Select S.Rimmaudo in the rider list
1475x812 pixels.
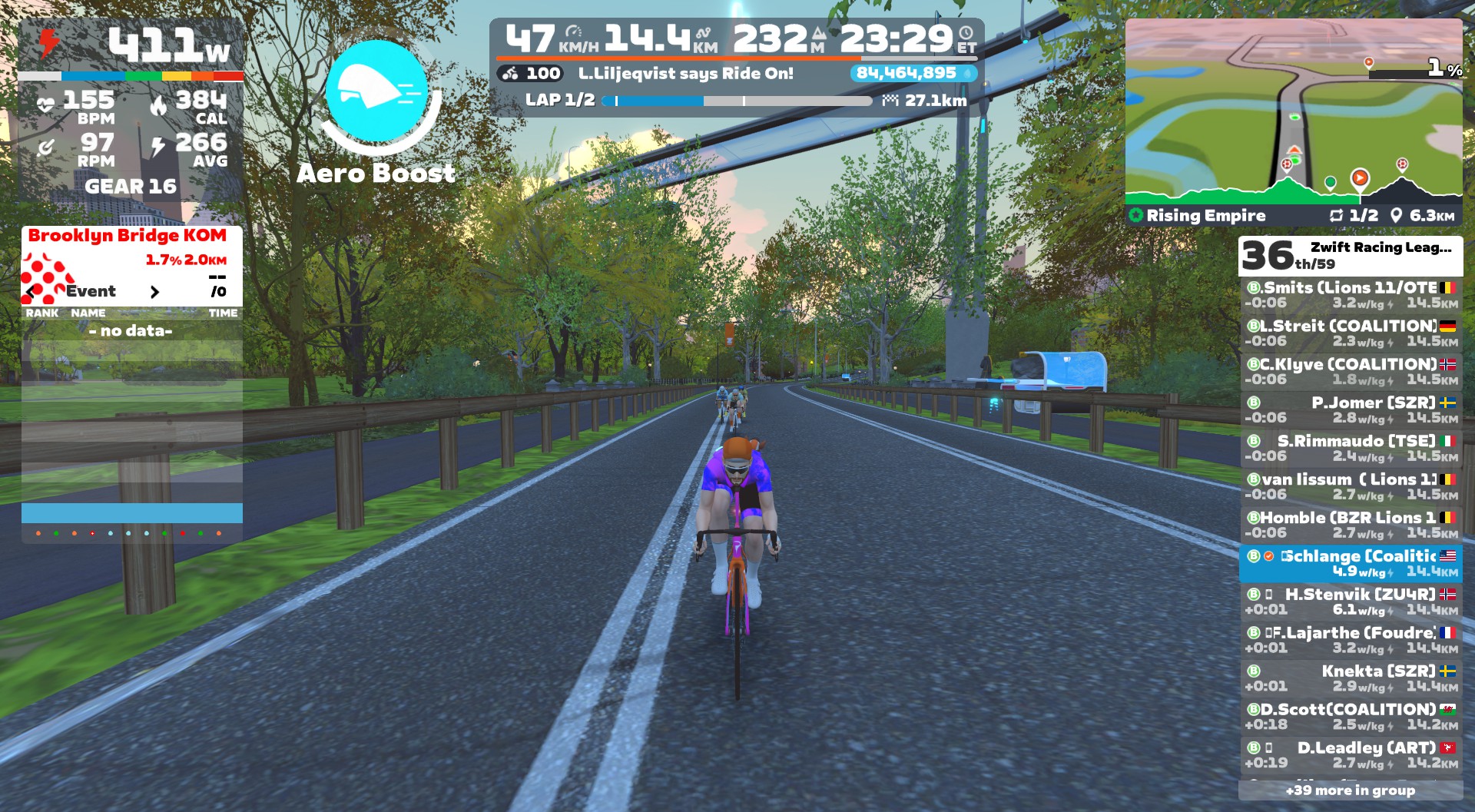pos(1350,449)
